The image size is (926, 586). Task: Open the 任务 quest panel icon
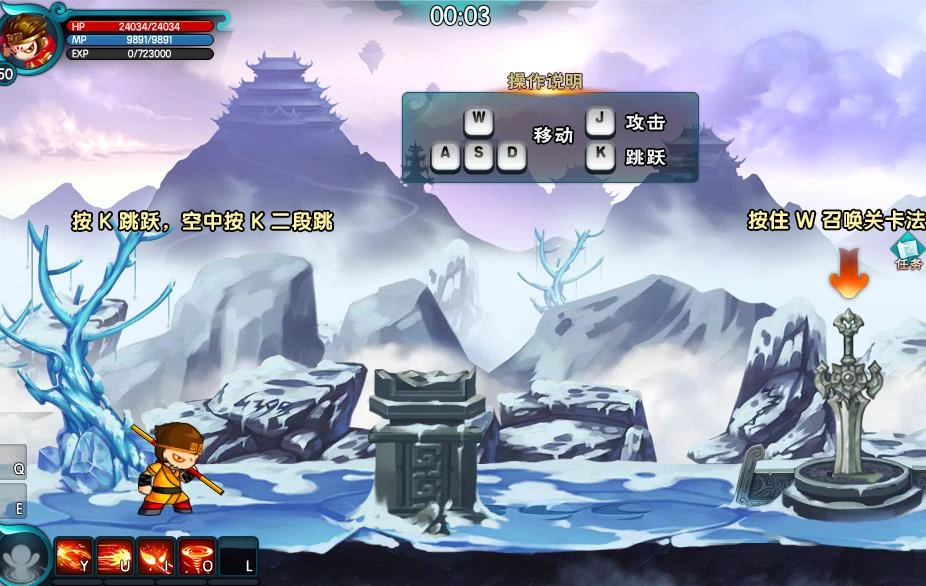click(908, 252)
